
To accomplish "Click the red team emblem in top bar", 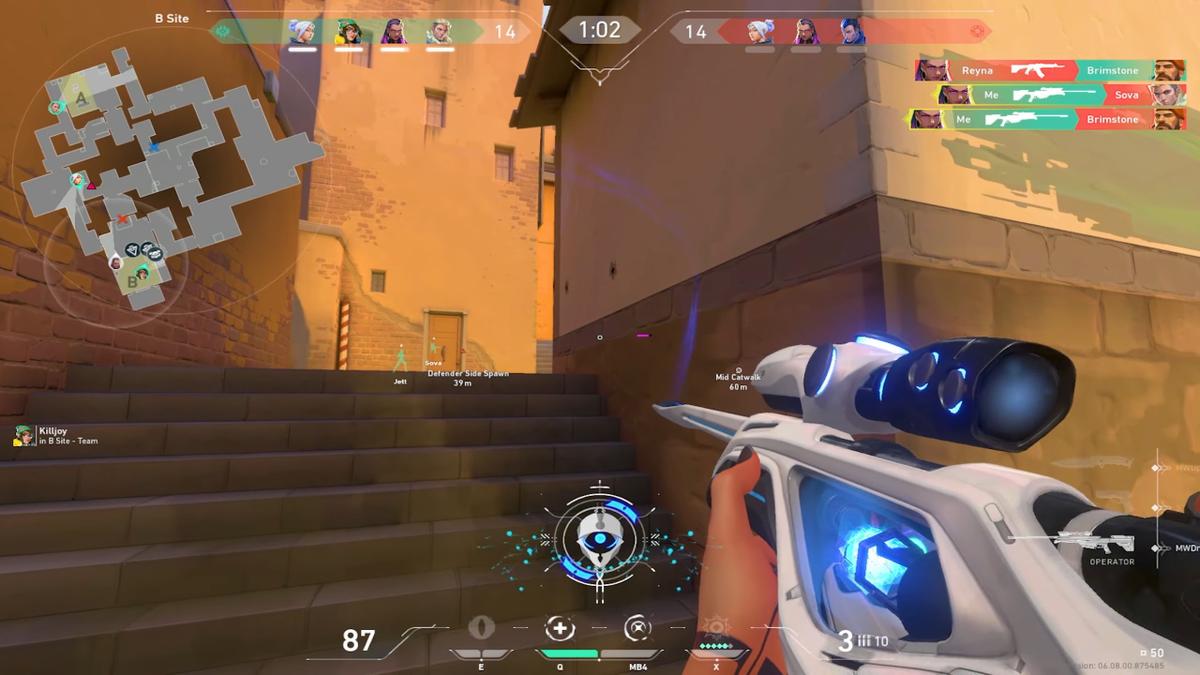I will tap(977, 32).
